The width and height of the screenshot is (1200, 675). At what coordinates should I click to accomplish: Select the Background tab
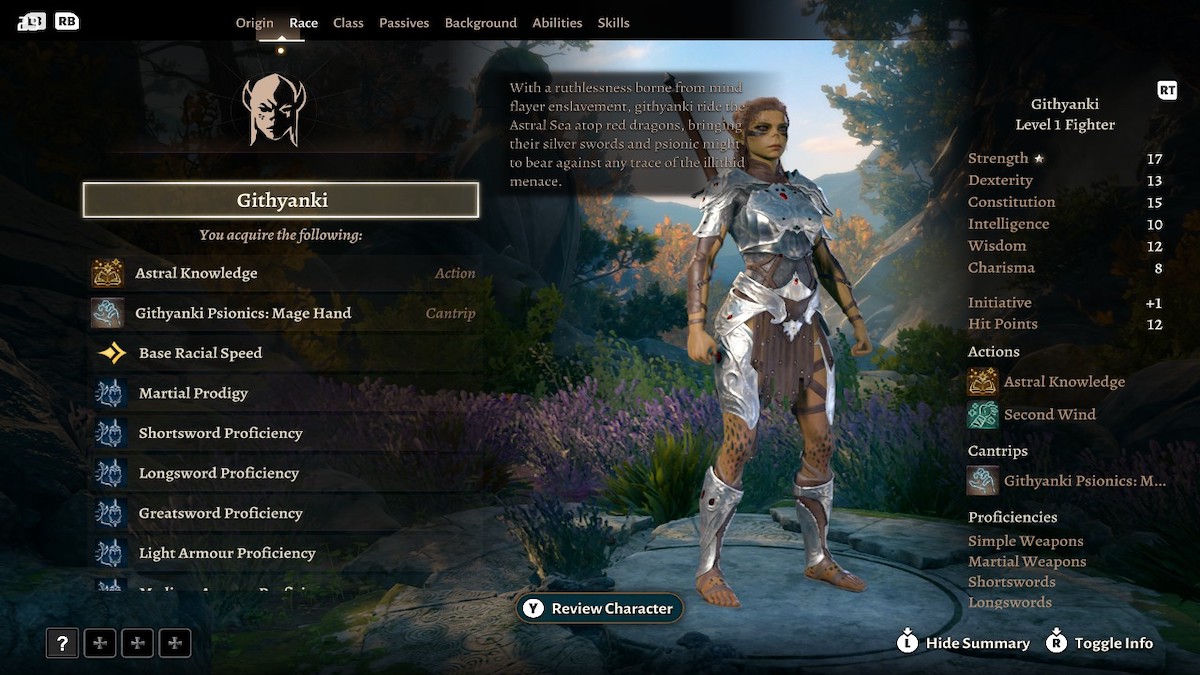pos(480,23)
